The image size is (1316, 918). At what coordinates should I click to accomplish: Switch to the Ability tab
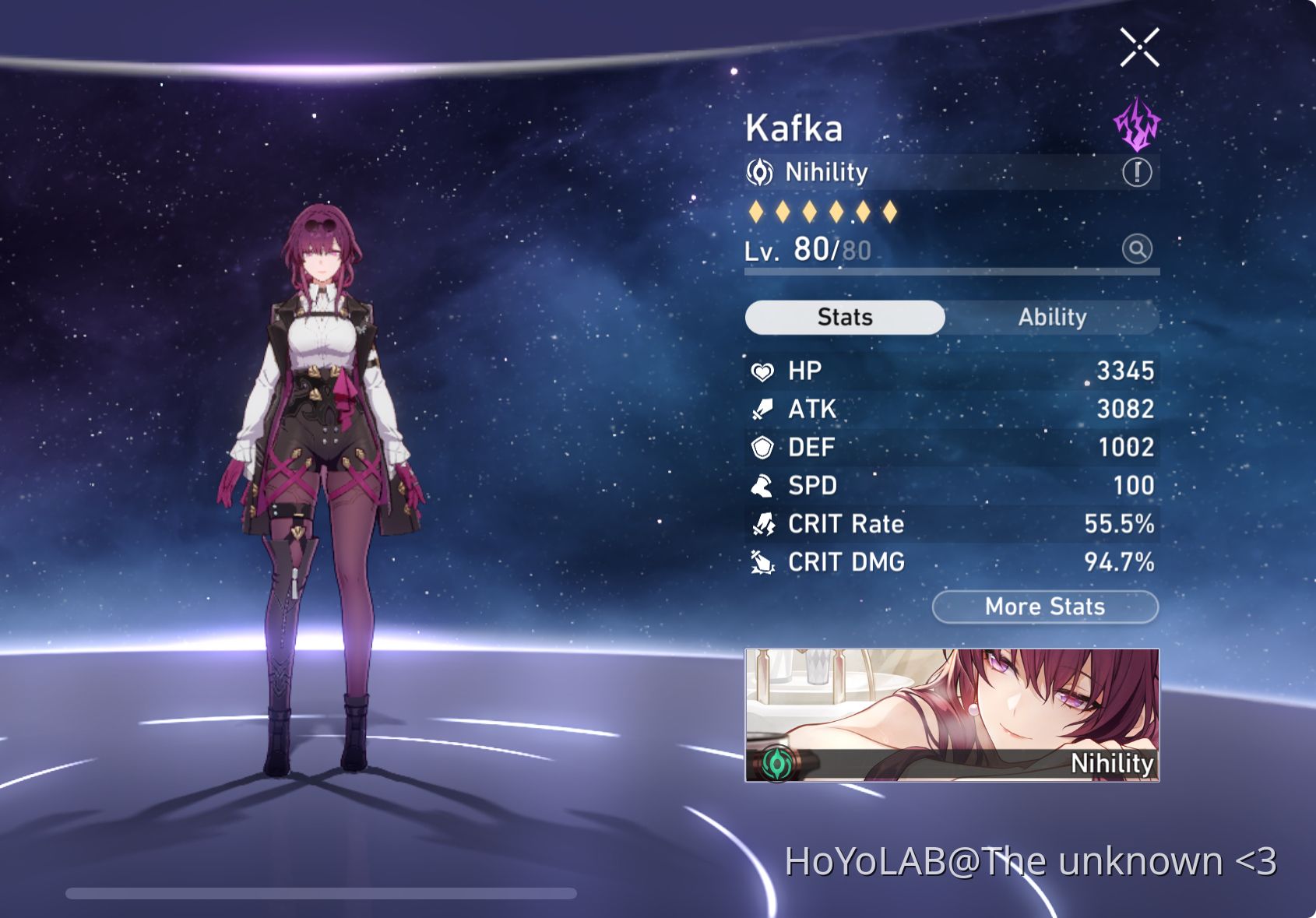1052,317
